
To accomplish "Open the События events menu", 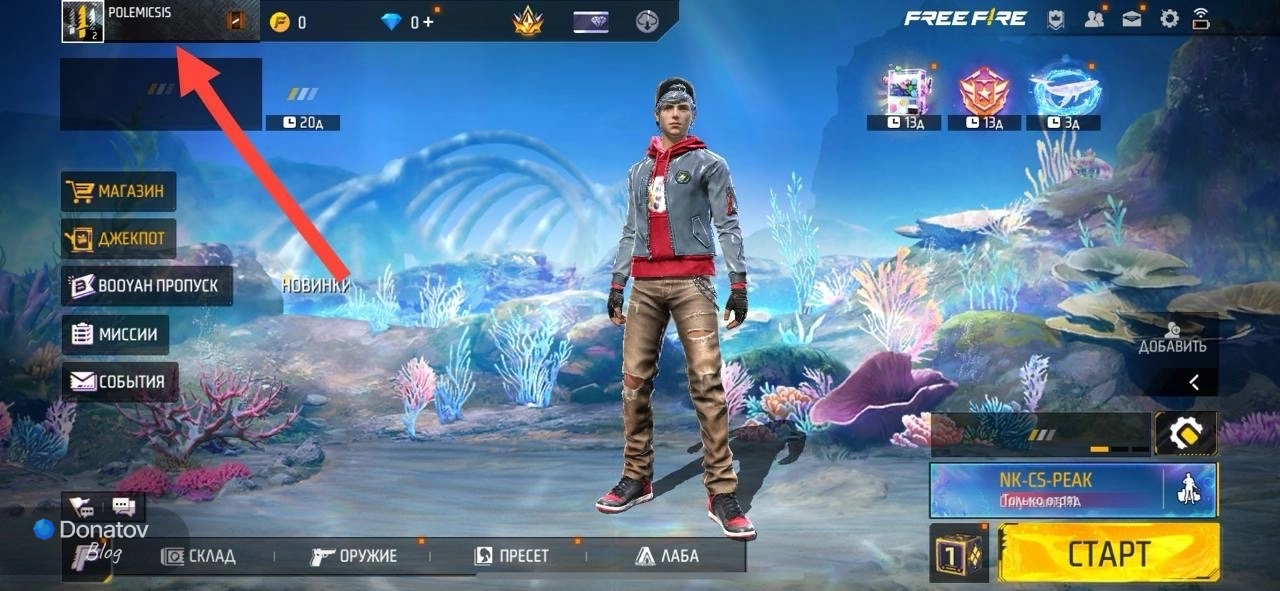I will pos(119,382).
